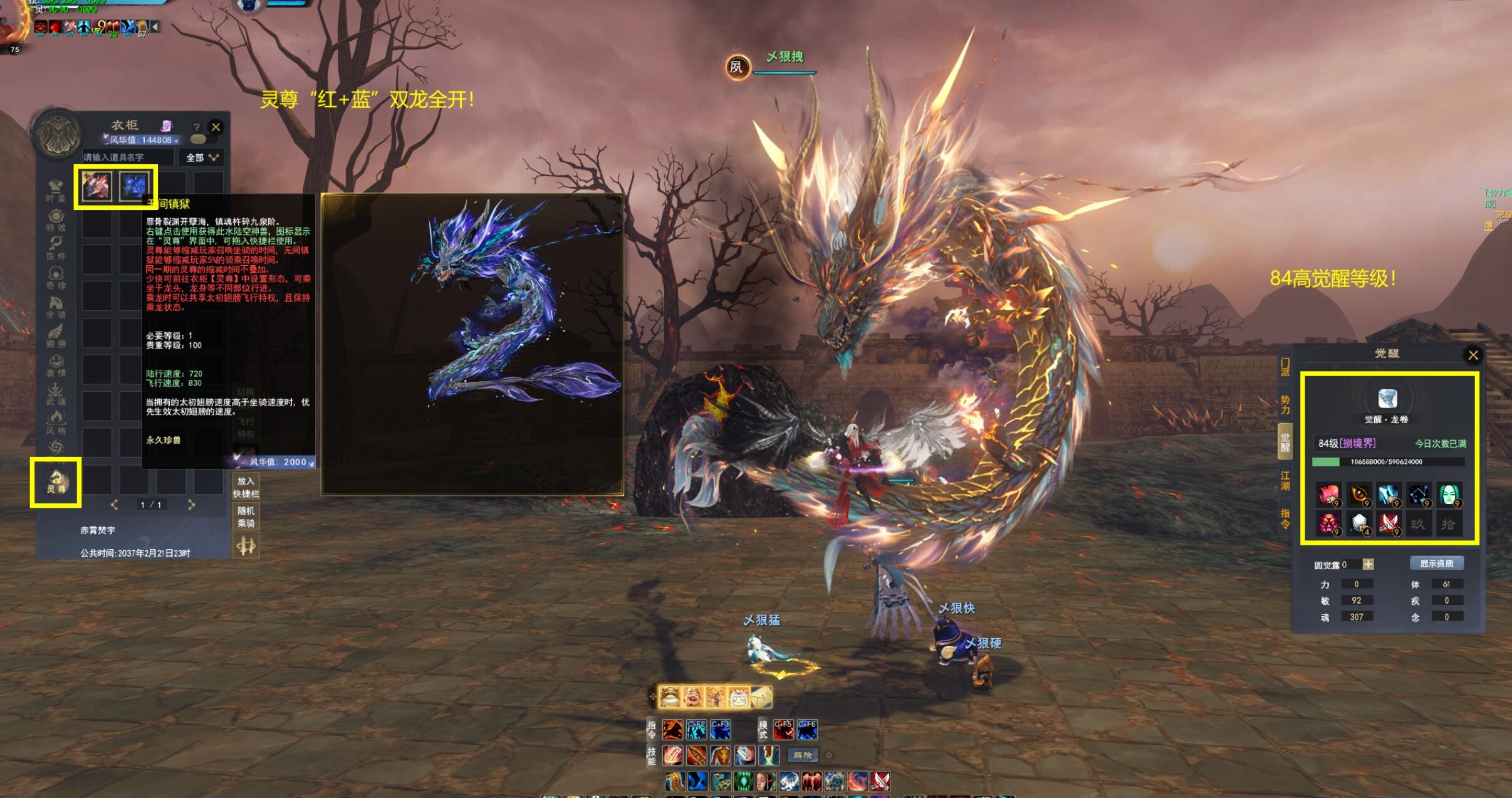Open the 坐骑 mount category
Viewport: 1512px width, 798px height.
point(56,307)
